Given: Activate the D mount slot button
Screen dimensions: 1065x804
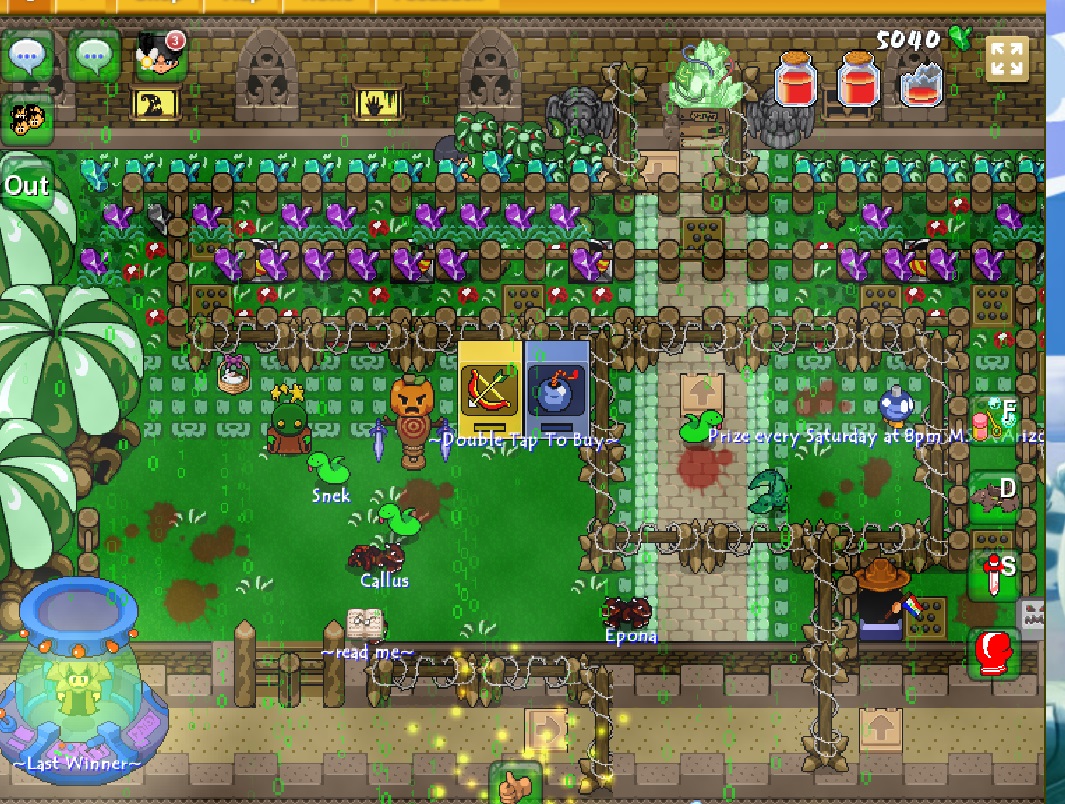Looking at the screenshot, I should click(x=996, y=494).
